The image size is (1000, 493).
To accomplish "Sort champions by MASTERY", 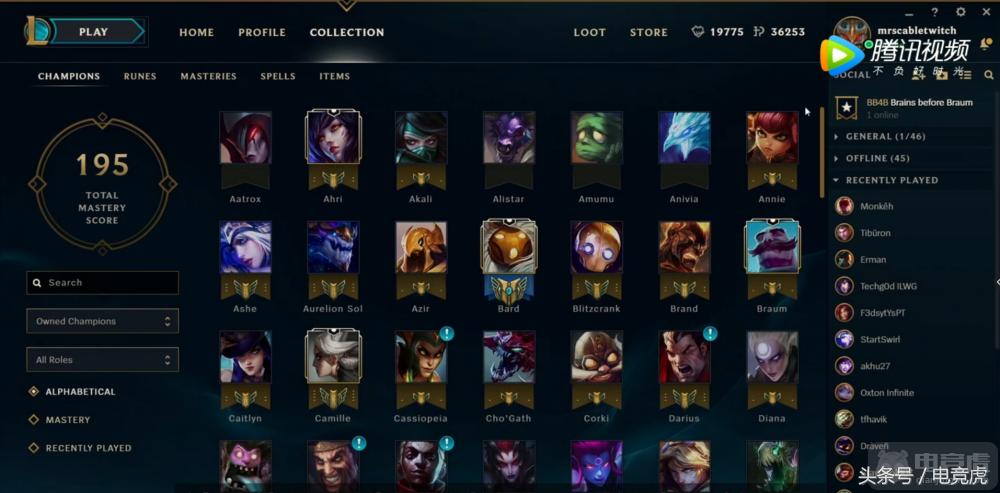I will 68,420.
